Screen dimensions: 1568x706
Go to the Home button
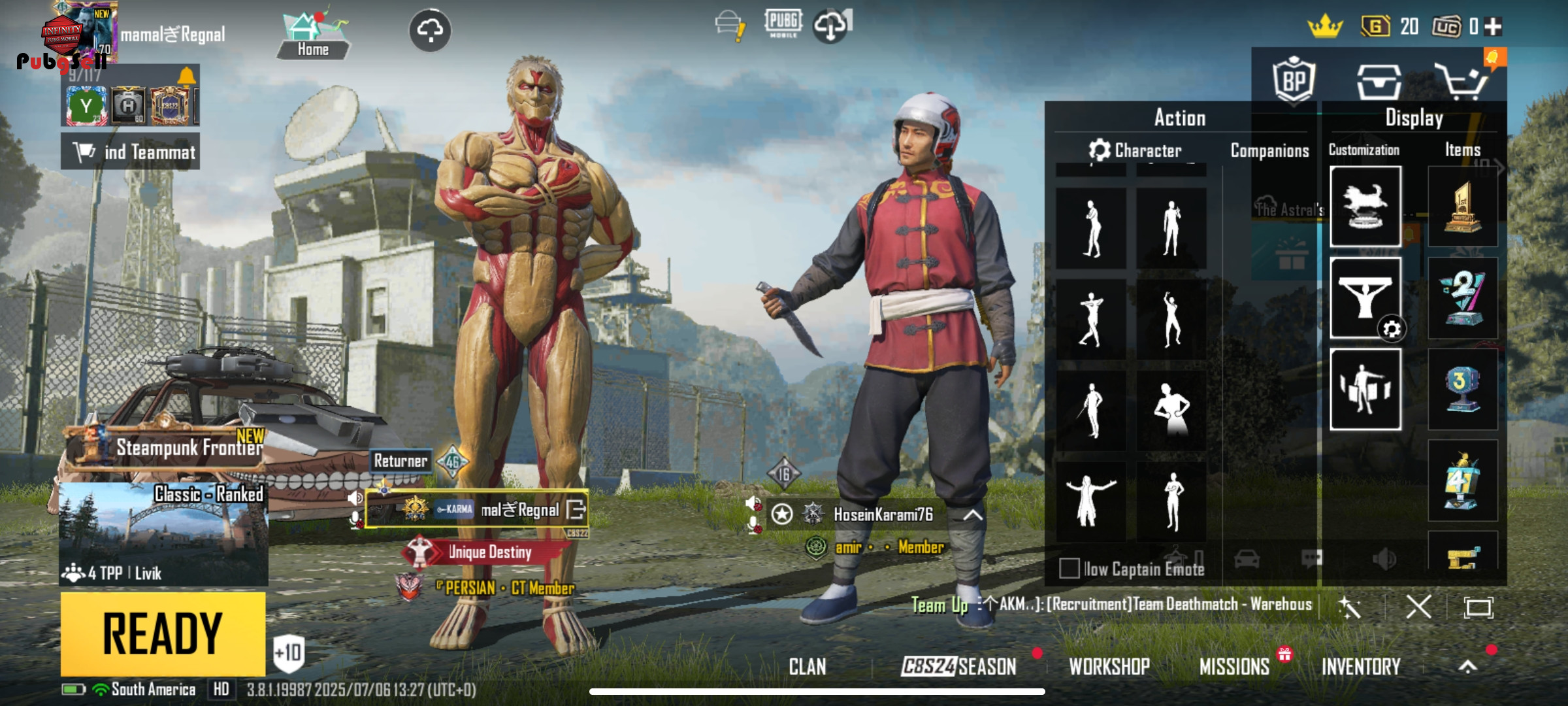pos(312,36)
